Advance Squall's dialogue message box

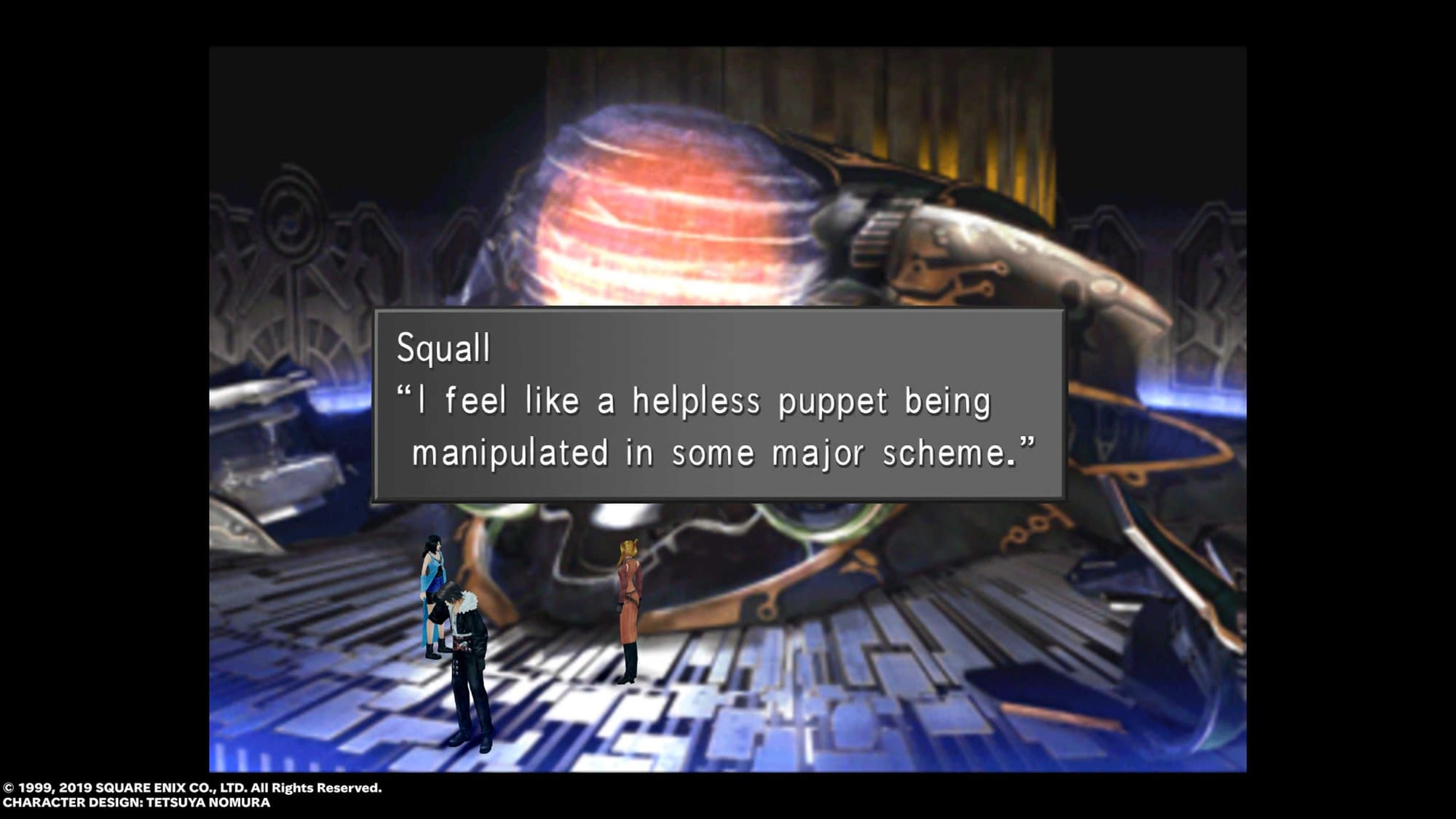[719, 405]
